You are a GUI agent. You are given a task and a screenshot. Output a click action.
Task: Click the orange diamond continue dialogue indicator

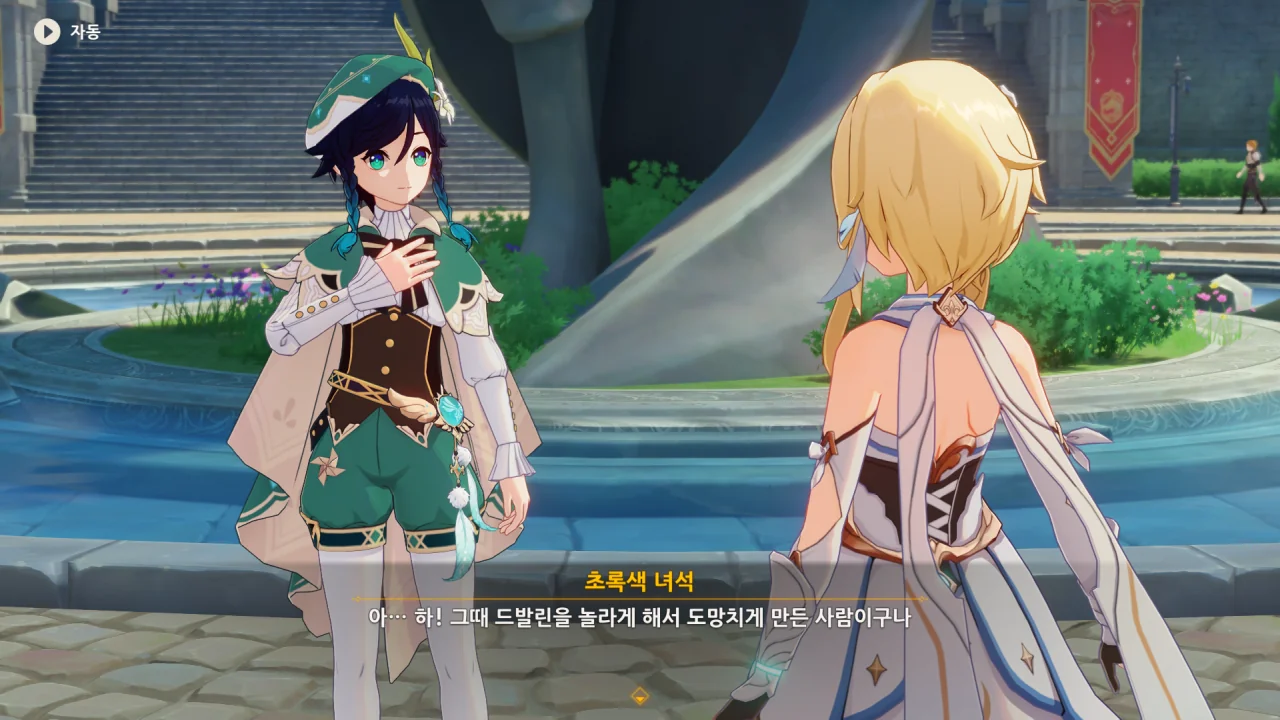tap(640, 696)
